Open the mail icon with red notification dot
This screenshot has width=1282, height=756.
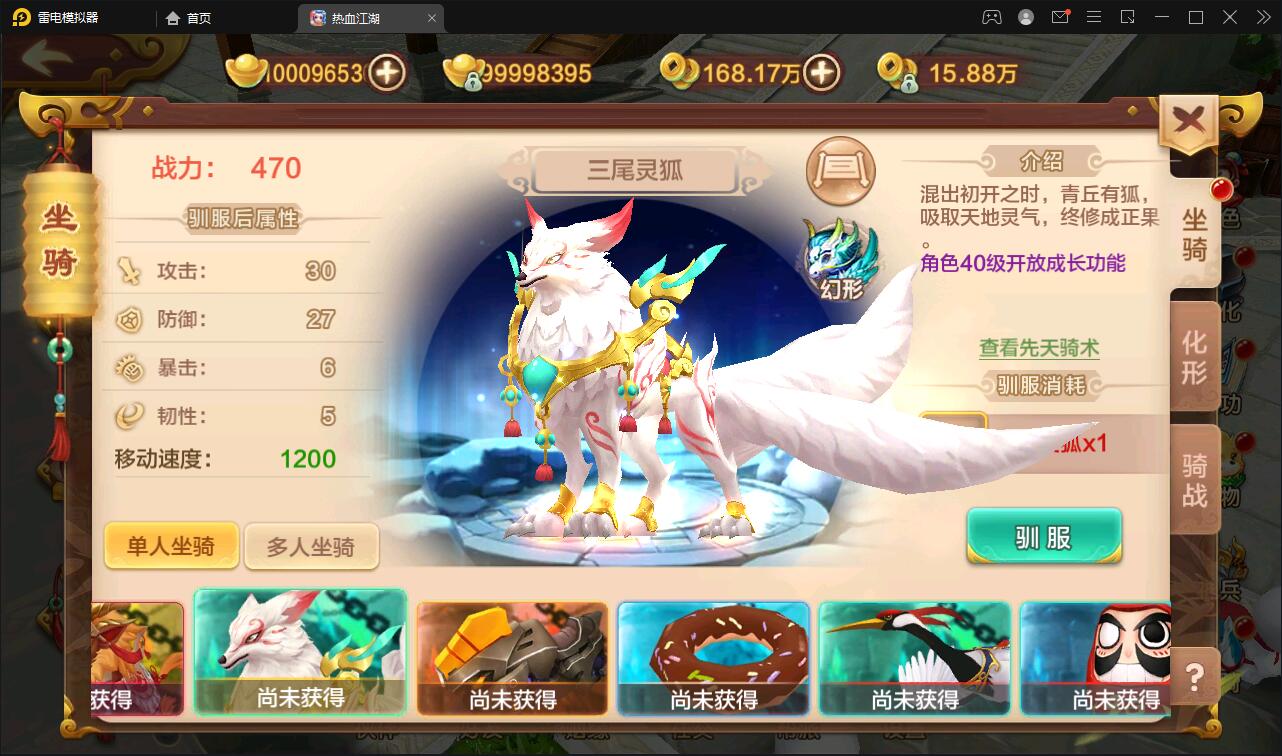pyautogui.click(x=1062, y=17)
